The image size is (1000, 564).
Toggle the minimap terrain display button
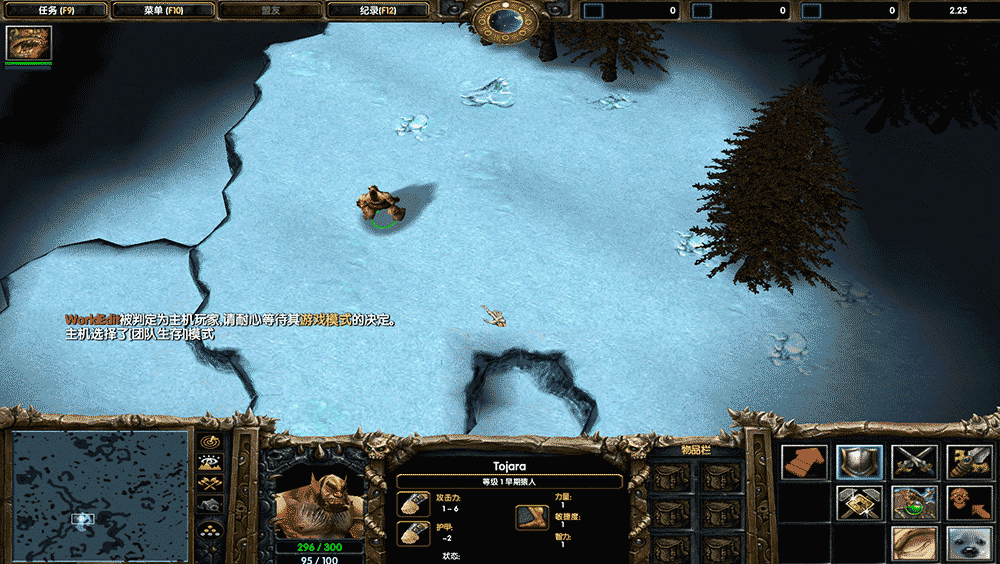(211, 462)
